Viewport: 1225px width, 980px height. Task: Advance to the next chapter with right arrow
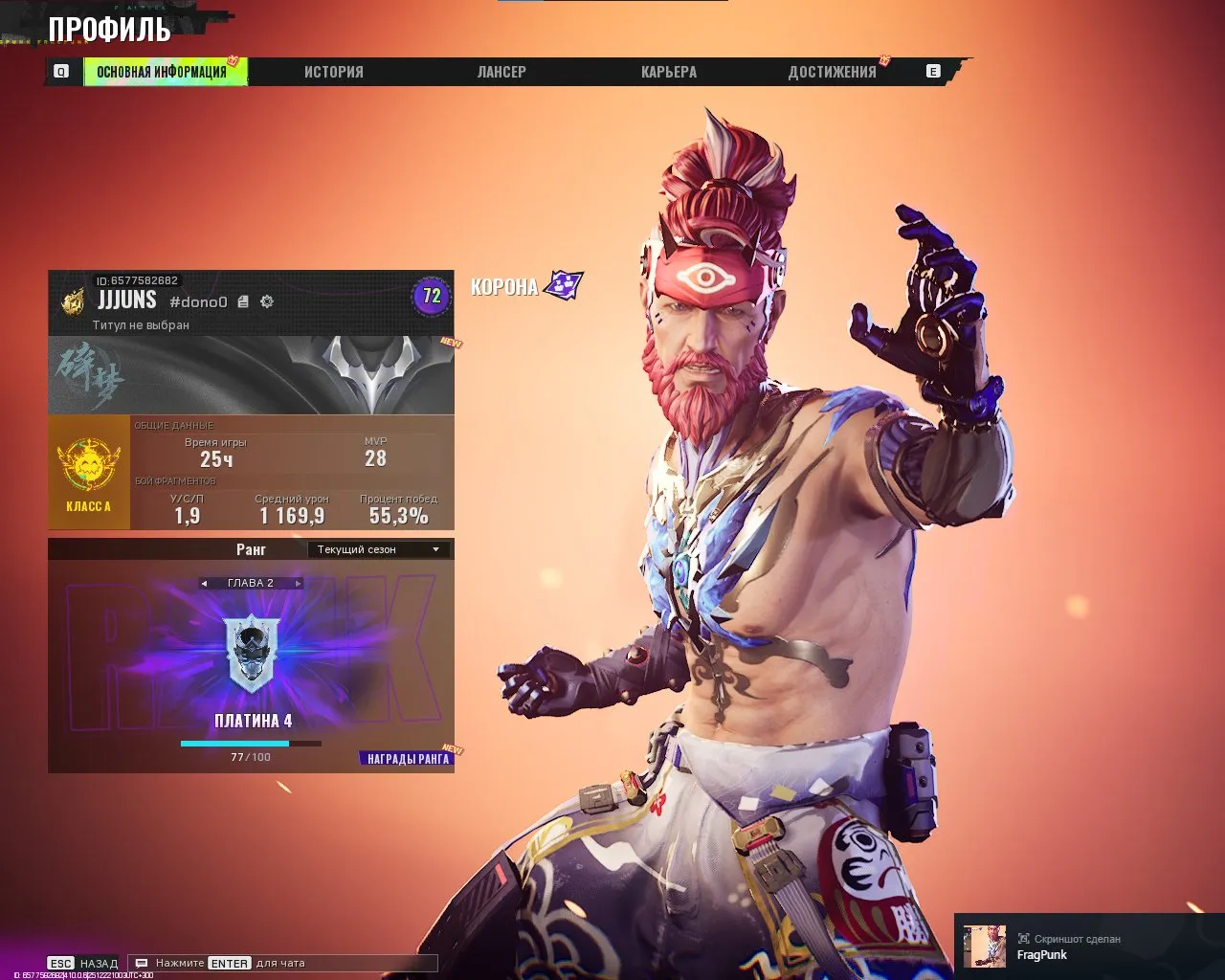(x=298, y=583)
